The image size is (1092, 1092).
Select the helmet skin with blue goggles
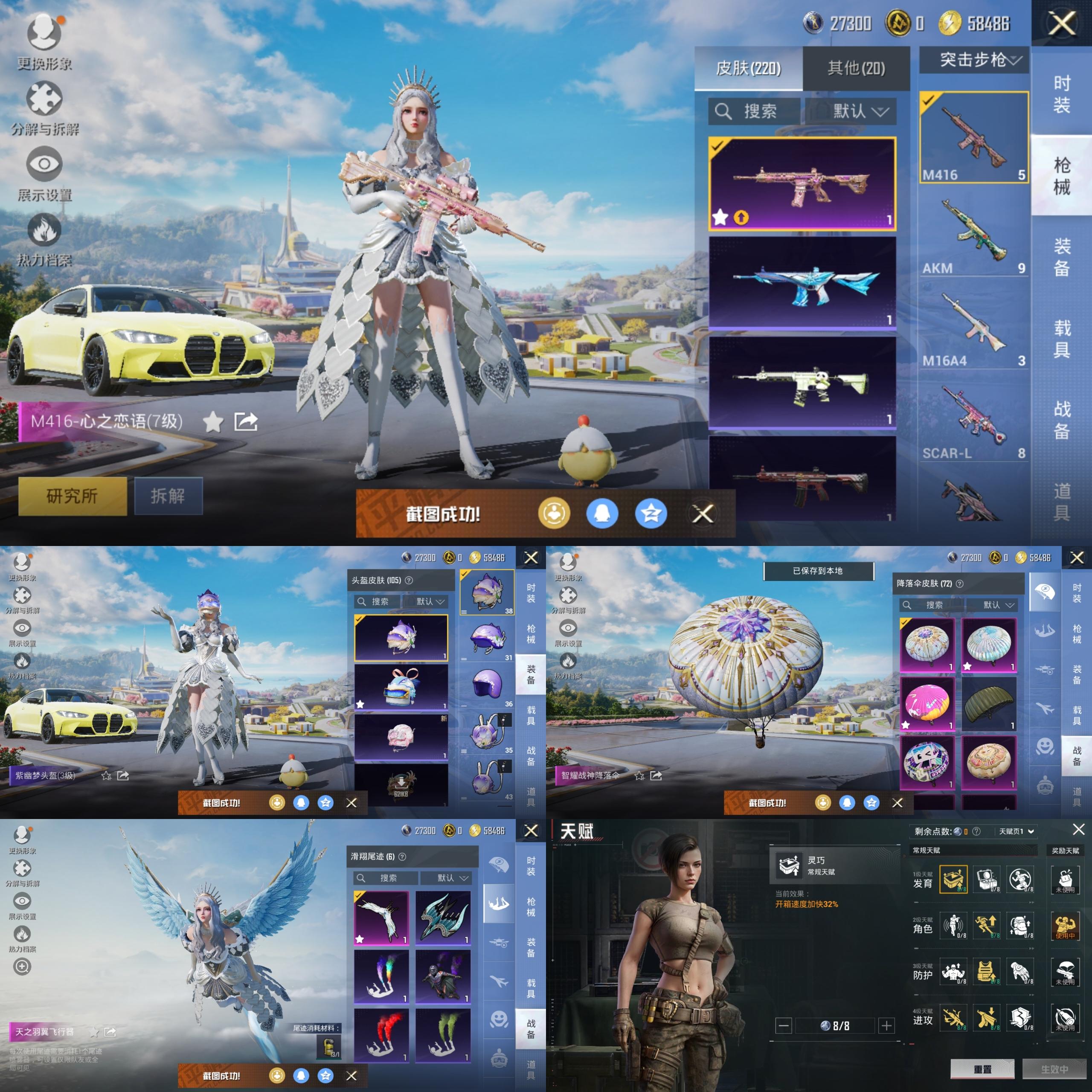click(401, 687)
